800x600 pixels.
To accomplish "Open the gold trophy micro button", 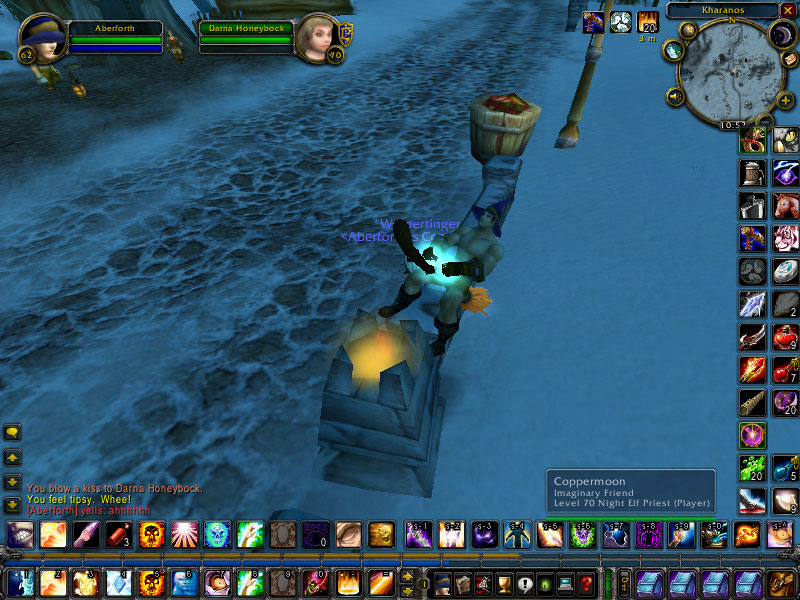I will pos(504,583).
